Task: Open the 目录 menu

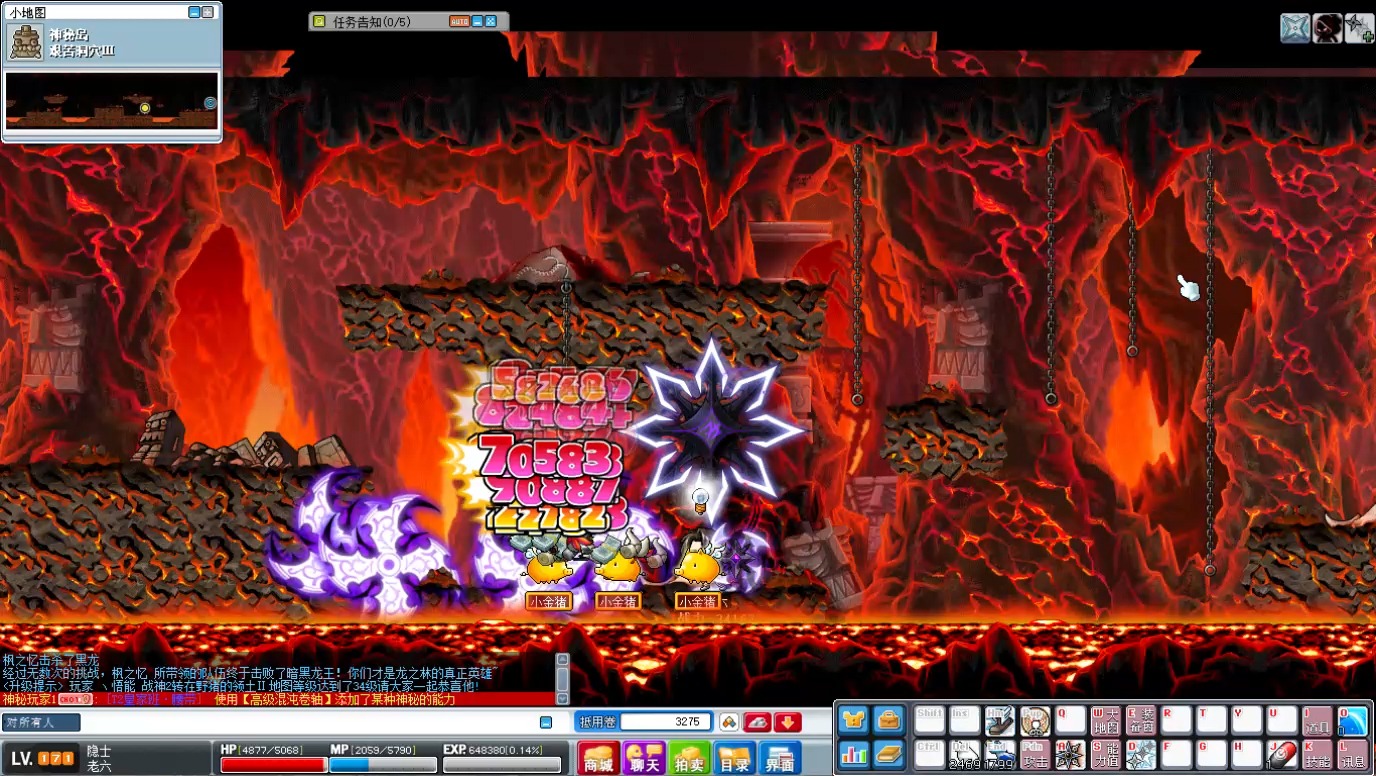Action: pos(734,758)
